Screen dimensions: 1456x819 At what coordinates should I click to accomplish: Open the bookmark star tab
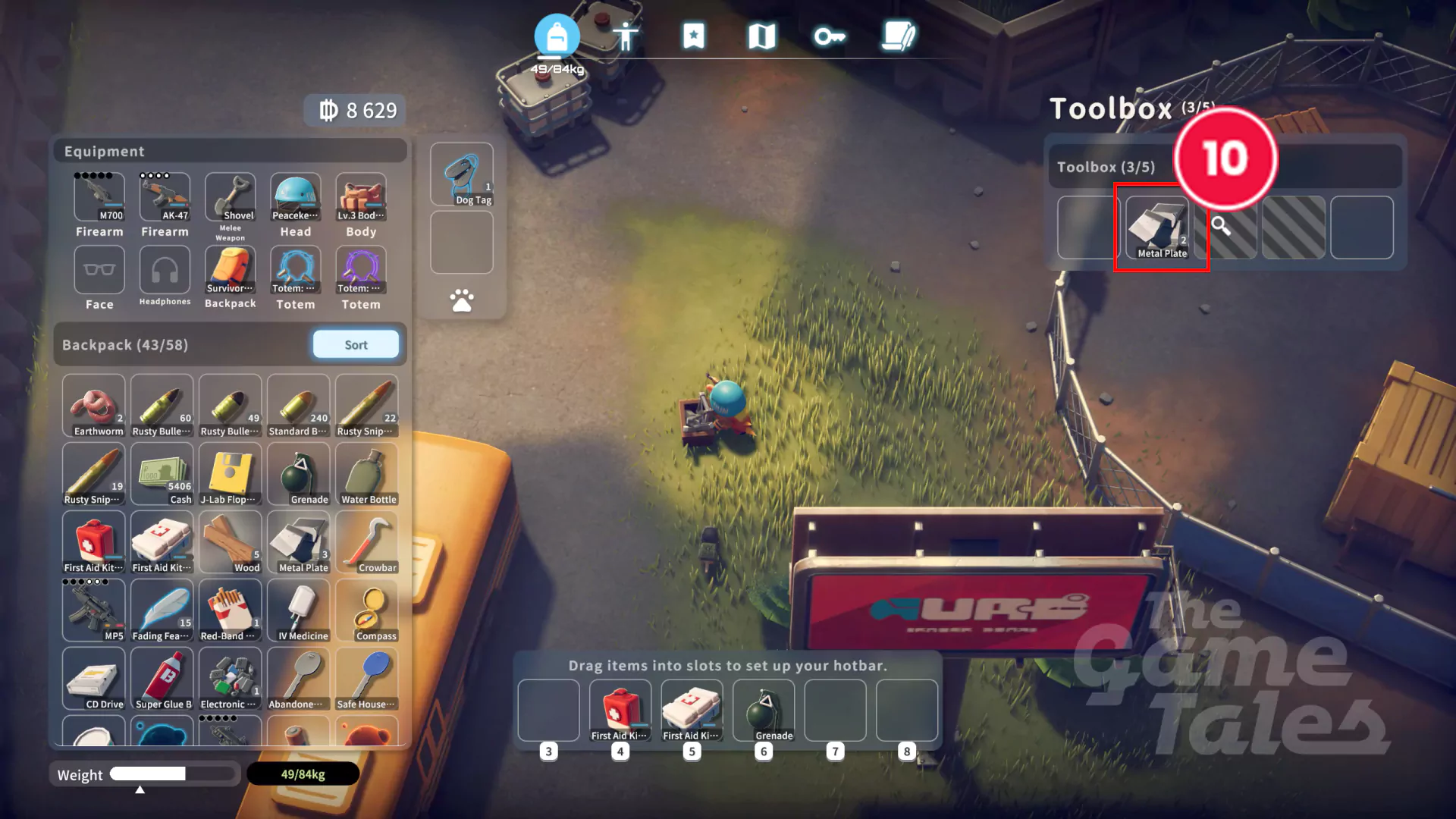[693, 36]
